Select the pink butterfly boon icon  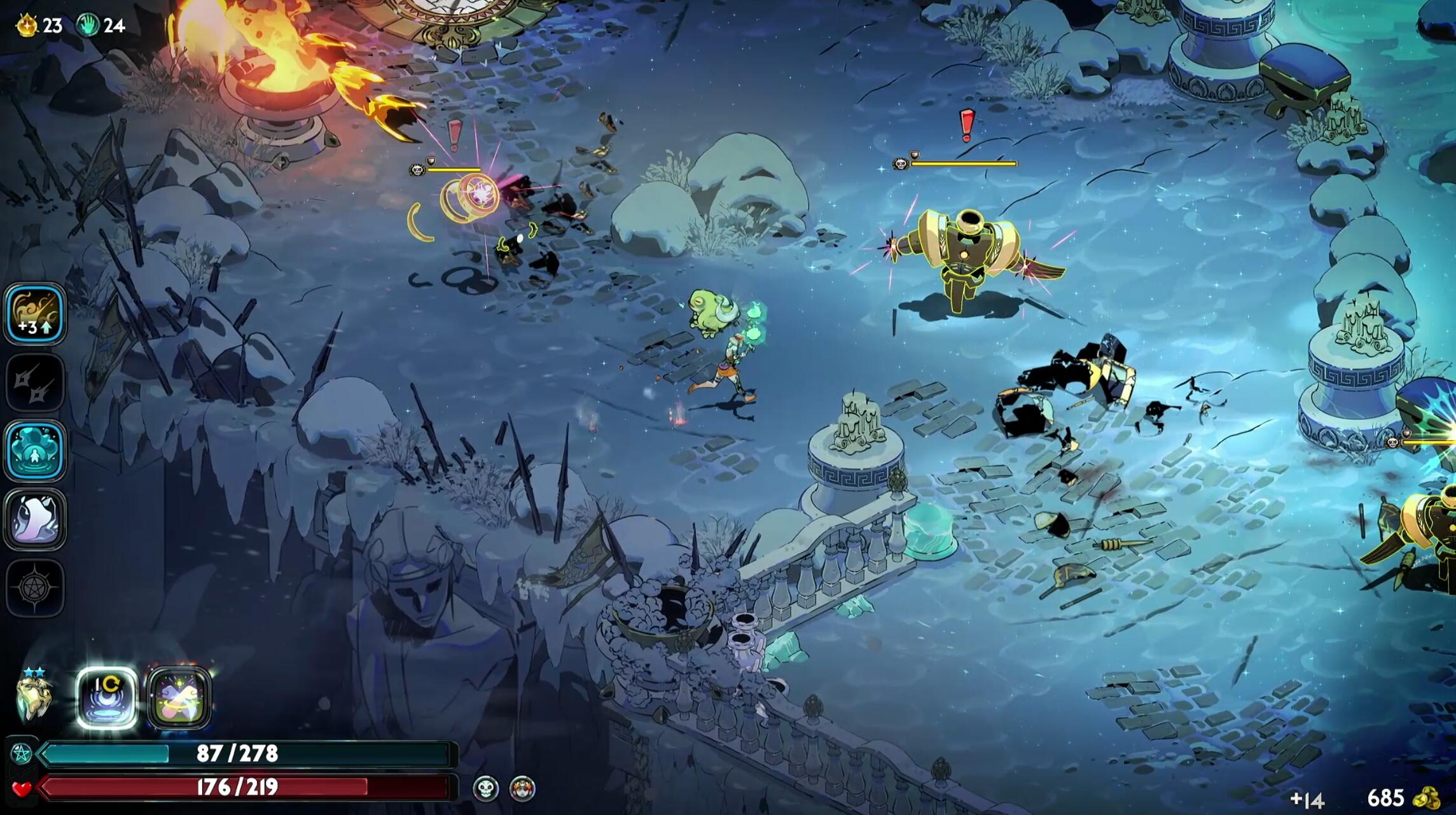(x=179, y=698)
